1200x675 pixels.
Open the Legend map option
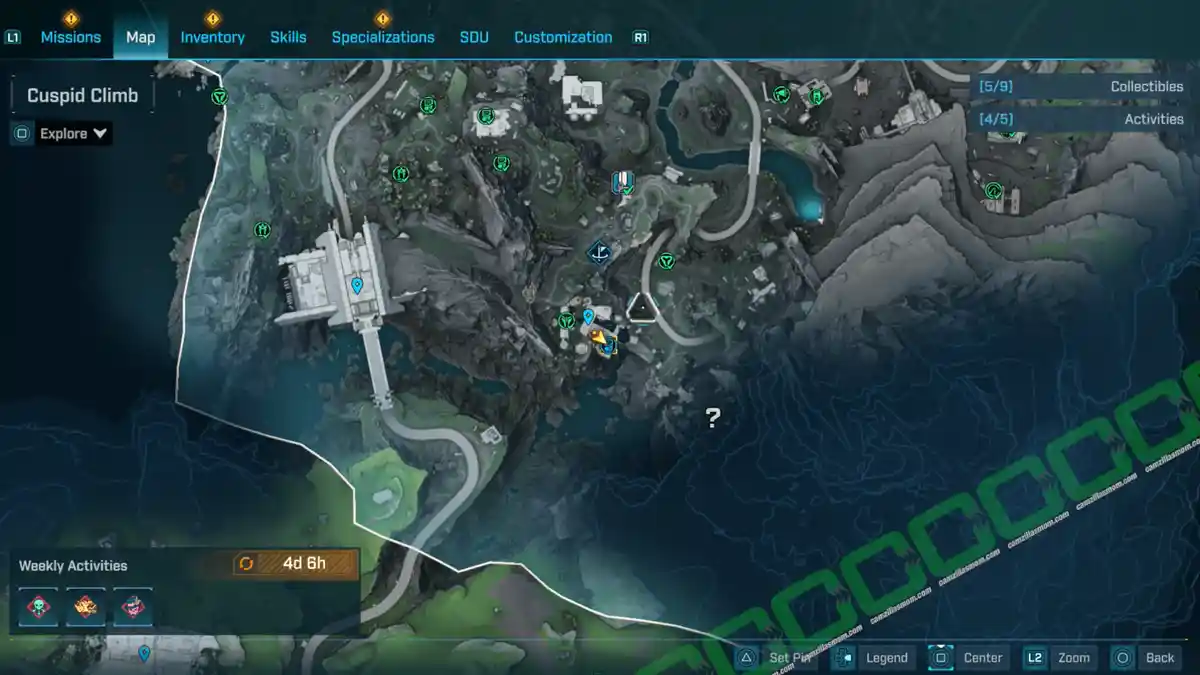[x=873, y=657]
